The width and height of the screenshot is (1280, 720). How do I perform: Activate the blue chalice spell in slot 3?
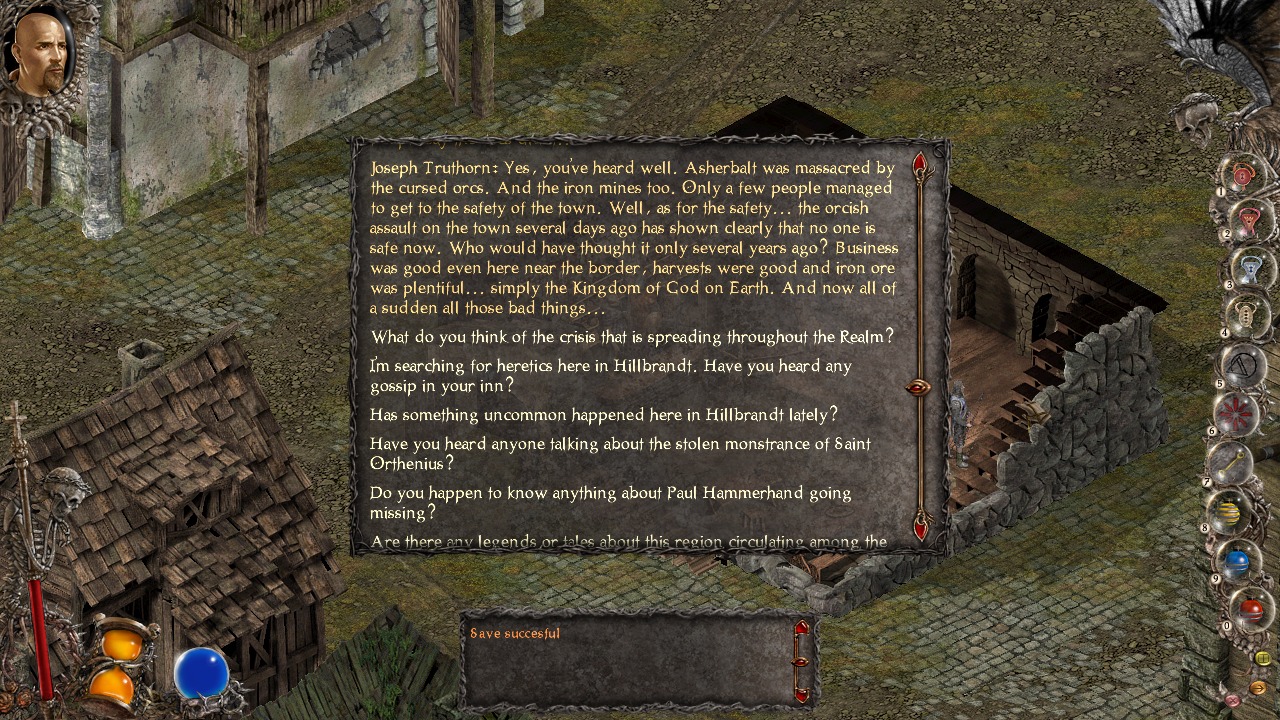1249,267
